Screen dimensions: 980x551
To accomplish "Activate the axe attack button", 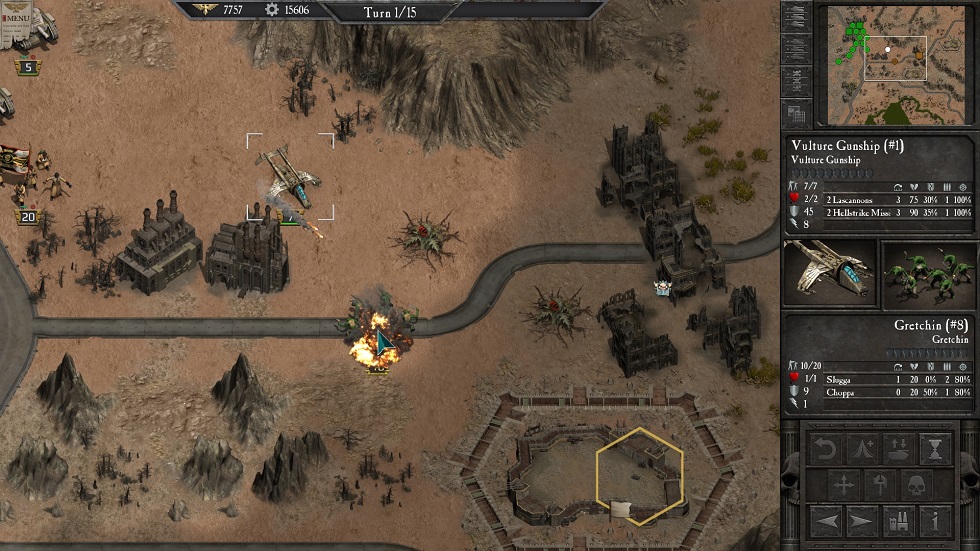I will [x=881, y=485].
